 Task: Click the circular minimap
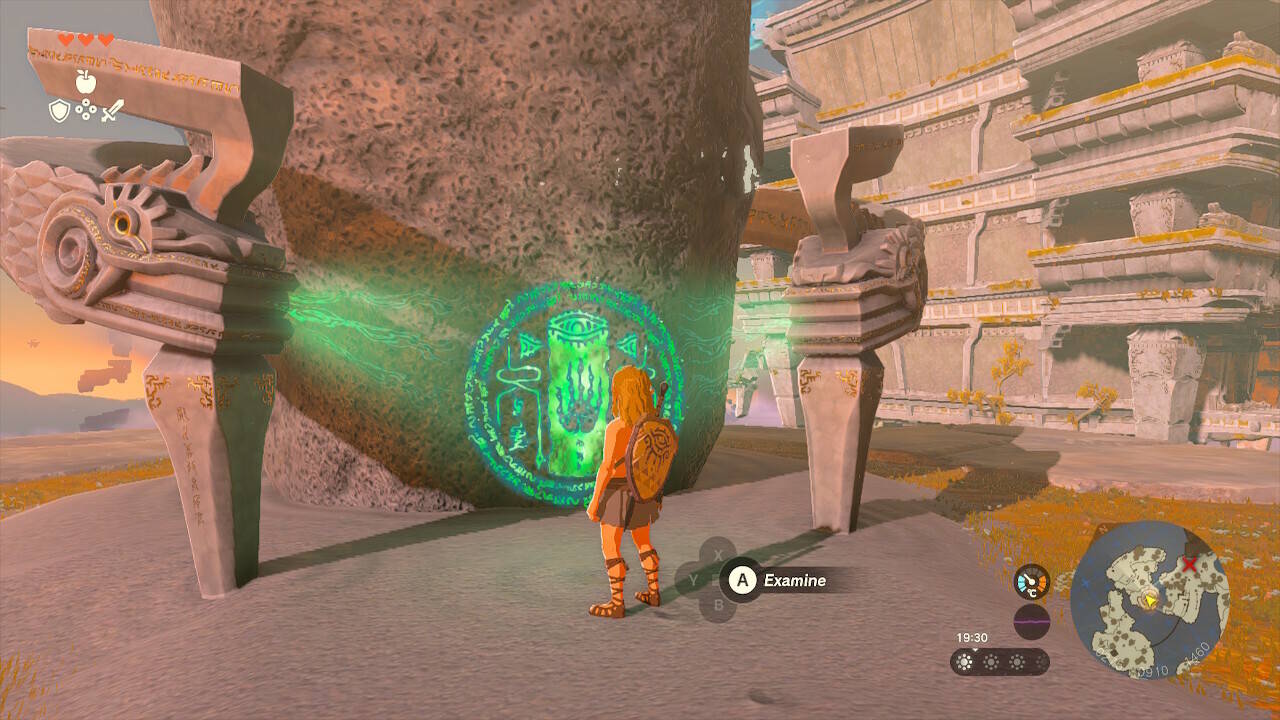pos(1149,600)
